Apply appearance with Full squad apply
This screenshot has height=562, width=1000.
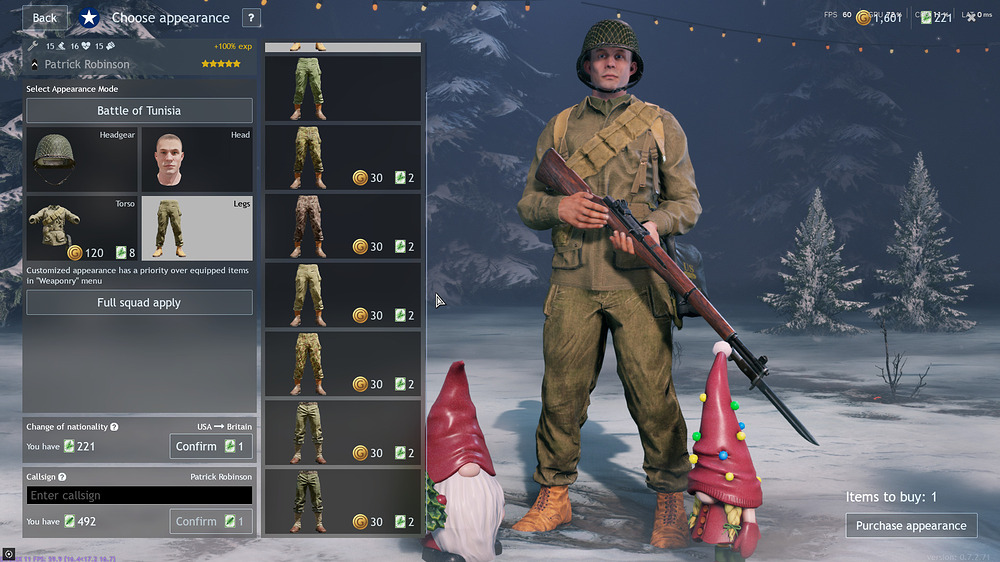(x=139, y=303)
